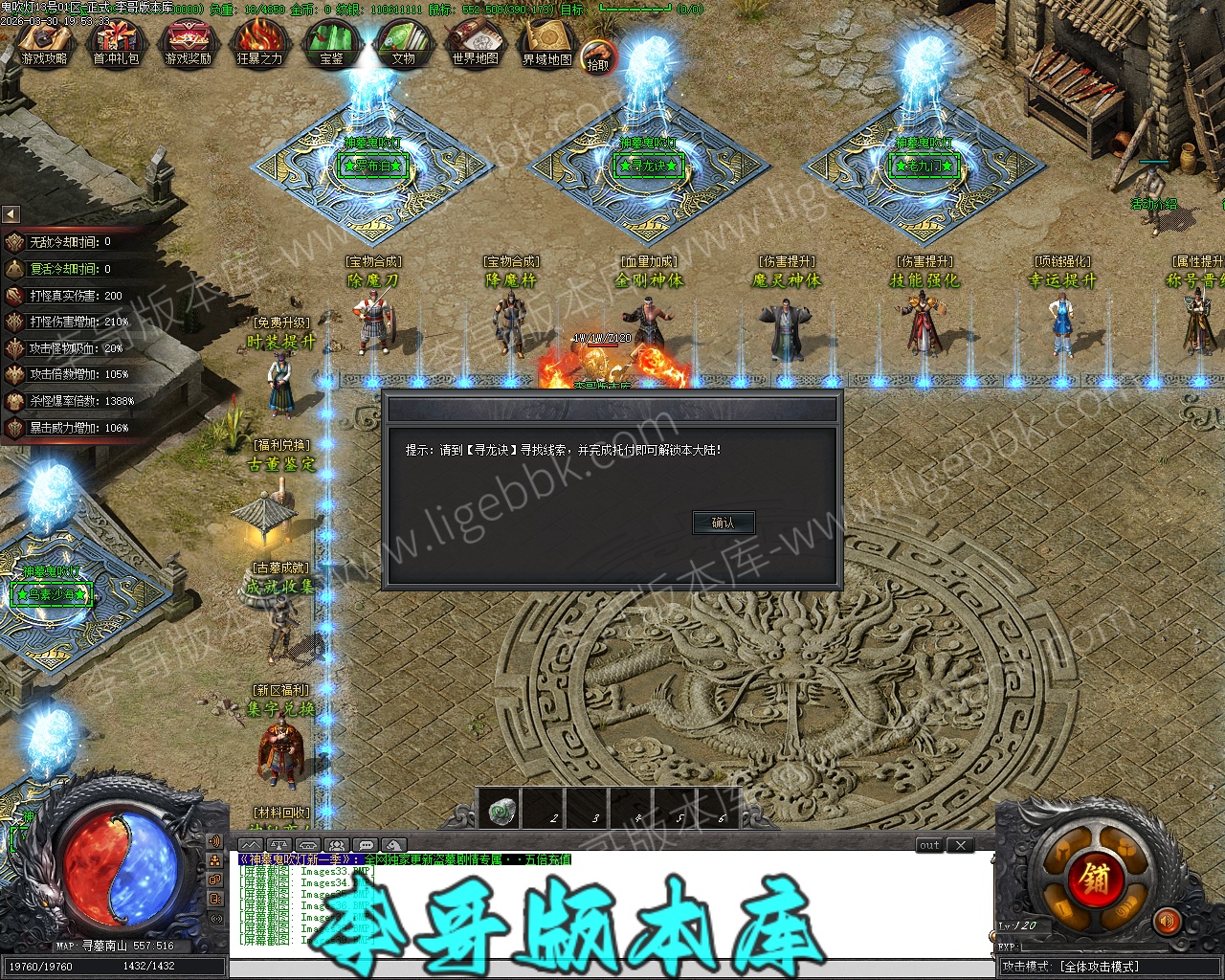Open the 文物 relics menu
The width and height of the screenshot is (1225, 980).
point(403,43)
